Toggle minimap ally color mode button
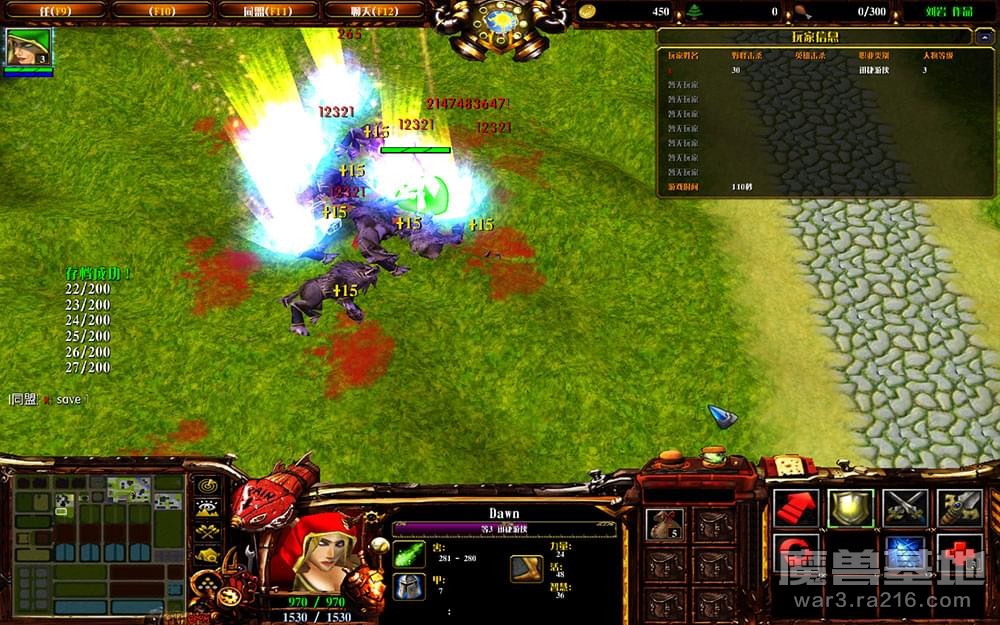 [207, 531]
